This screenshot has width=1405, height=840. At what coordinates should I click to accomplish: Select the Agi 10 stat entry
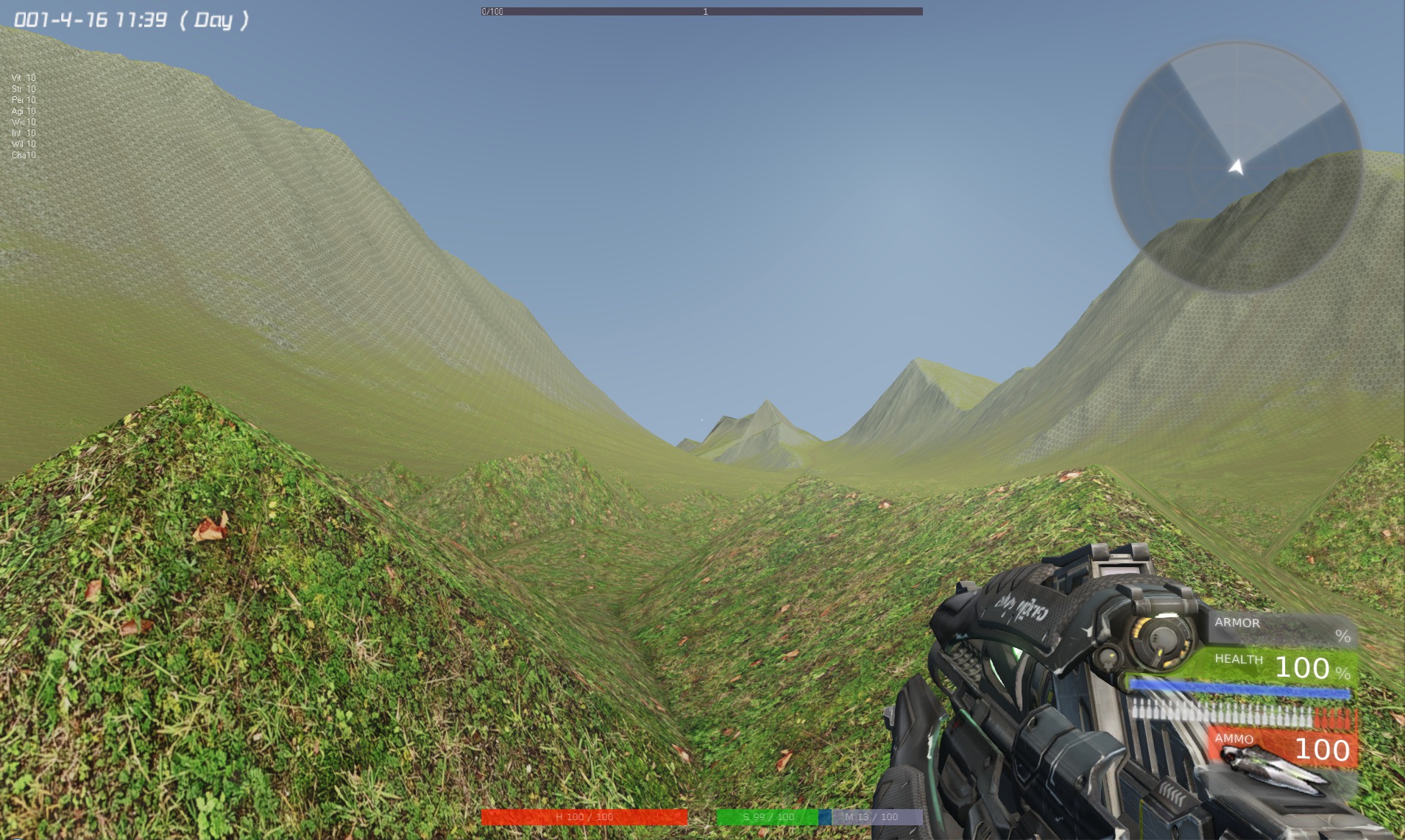[23, 110]
